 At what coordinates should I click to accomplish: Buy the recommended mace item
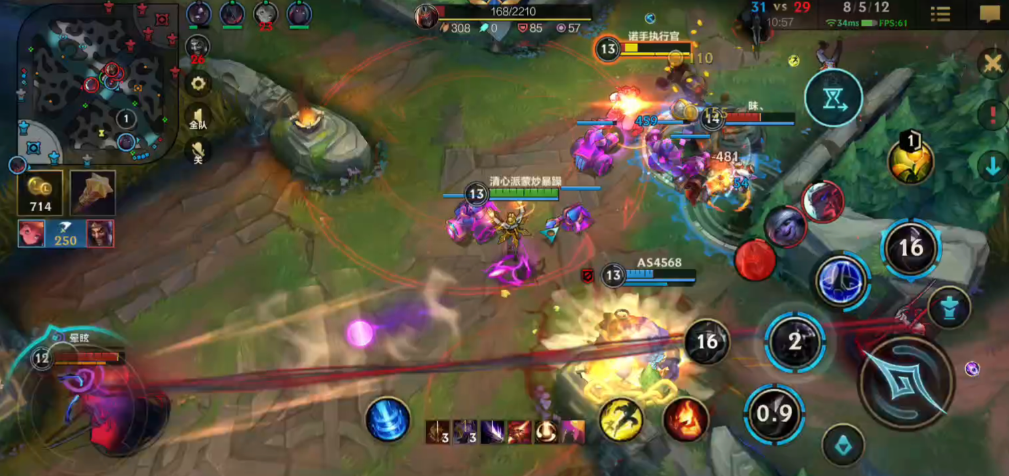point(92,192)
